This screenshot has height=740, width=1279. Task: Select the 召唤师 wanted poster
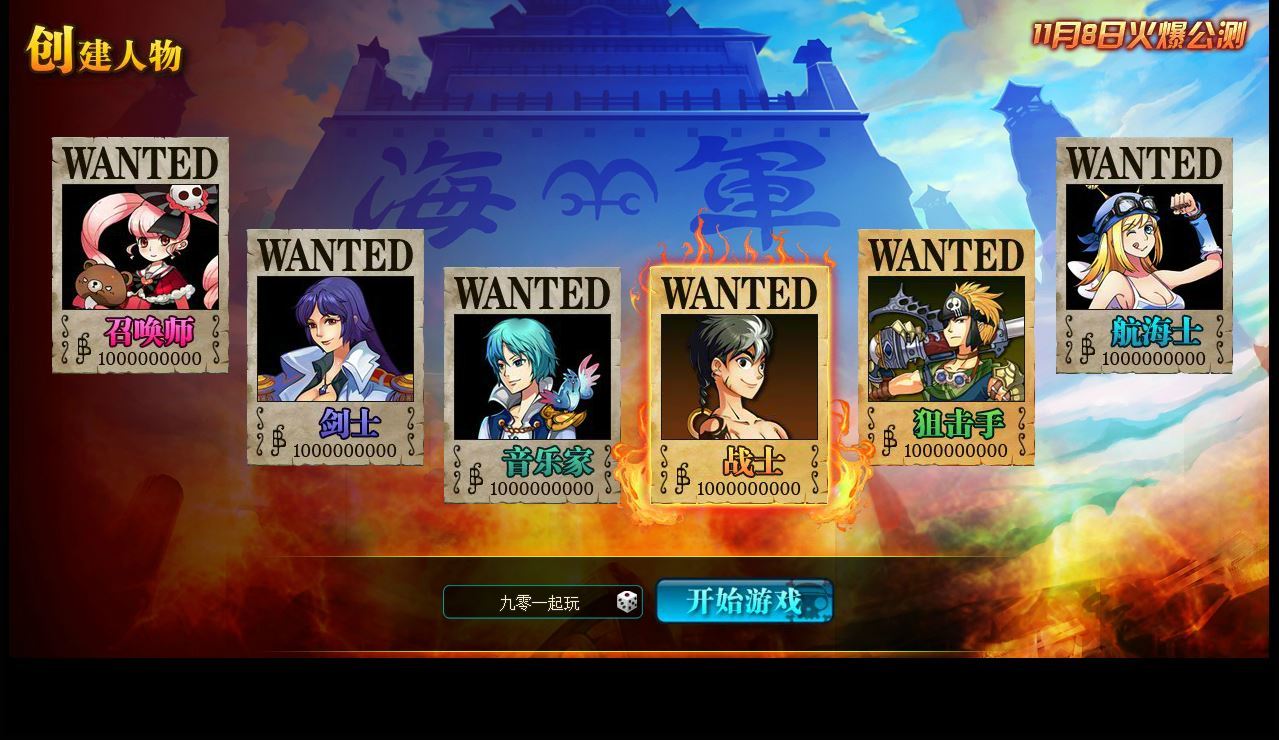[140, 255]
